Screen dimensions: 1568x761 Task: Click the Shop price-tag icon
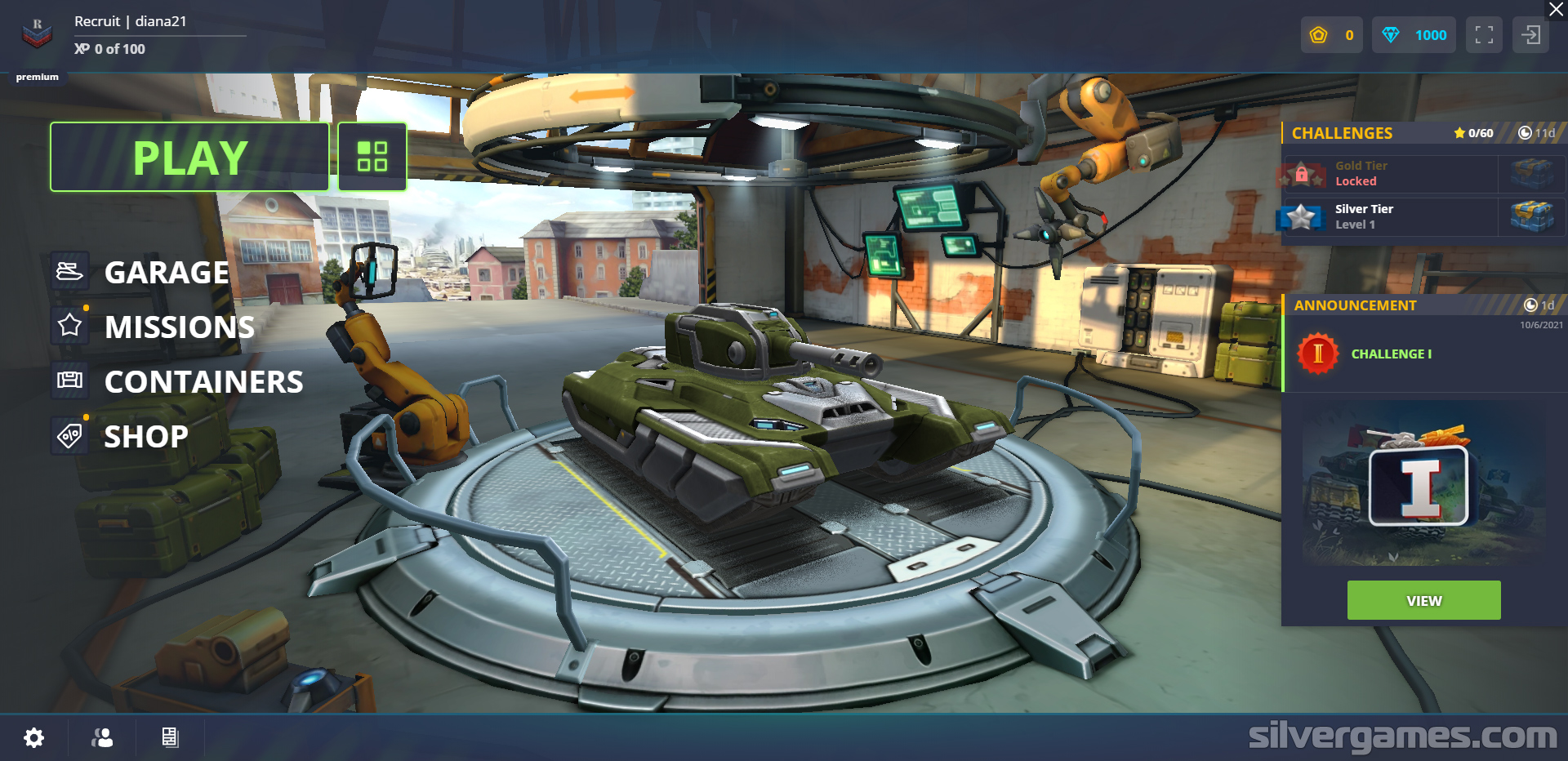[70, 435]
